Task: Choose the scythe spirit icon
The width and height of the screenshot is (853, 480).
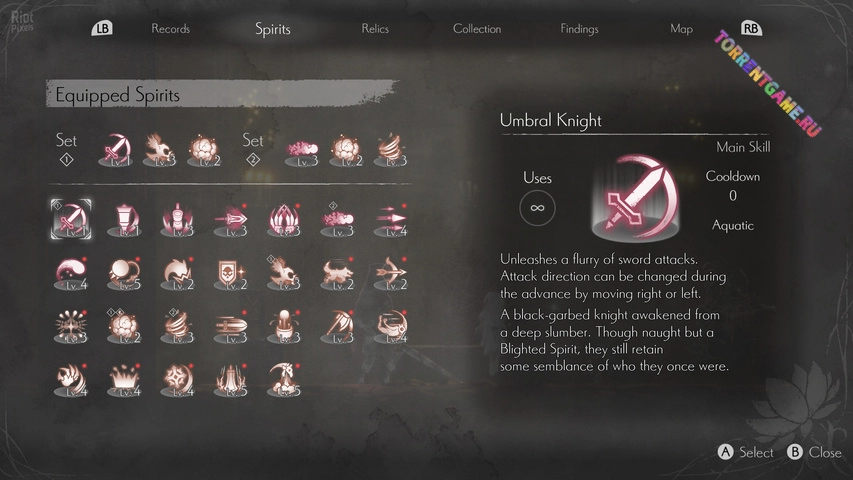Action: pyautogui.click(x=282, y=379)
